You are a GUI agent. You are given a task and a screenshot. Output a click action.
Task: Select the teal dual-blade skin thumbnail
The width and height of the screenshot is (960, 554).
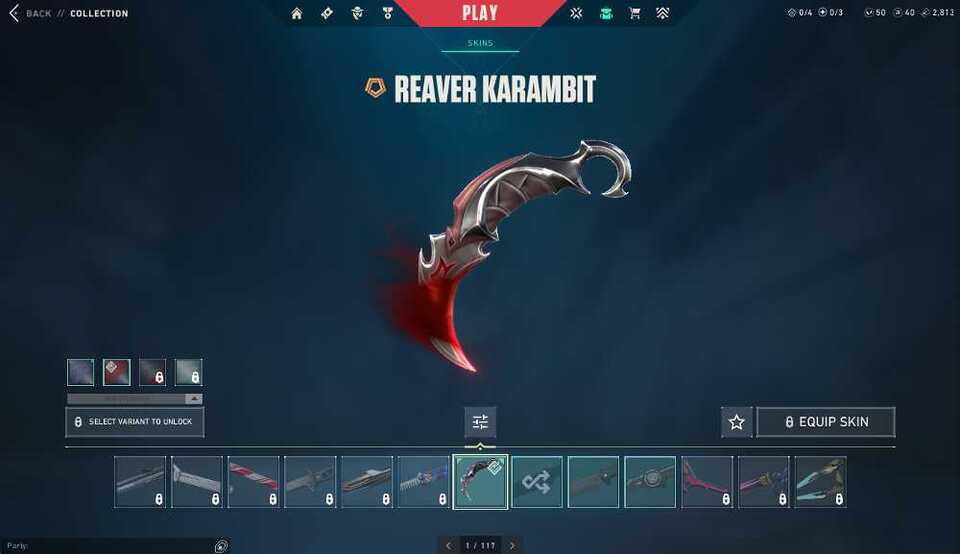pyautogui.click(x=821, y=482)
